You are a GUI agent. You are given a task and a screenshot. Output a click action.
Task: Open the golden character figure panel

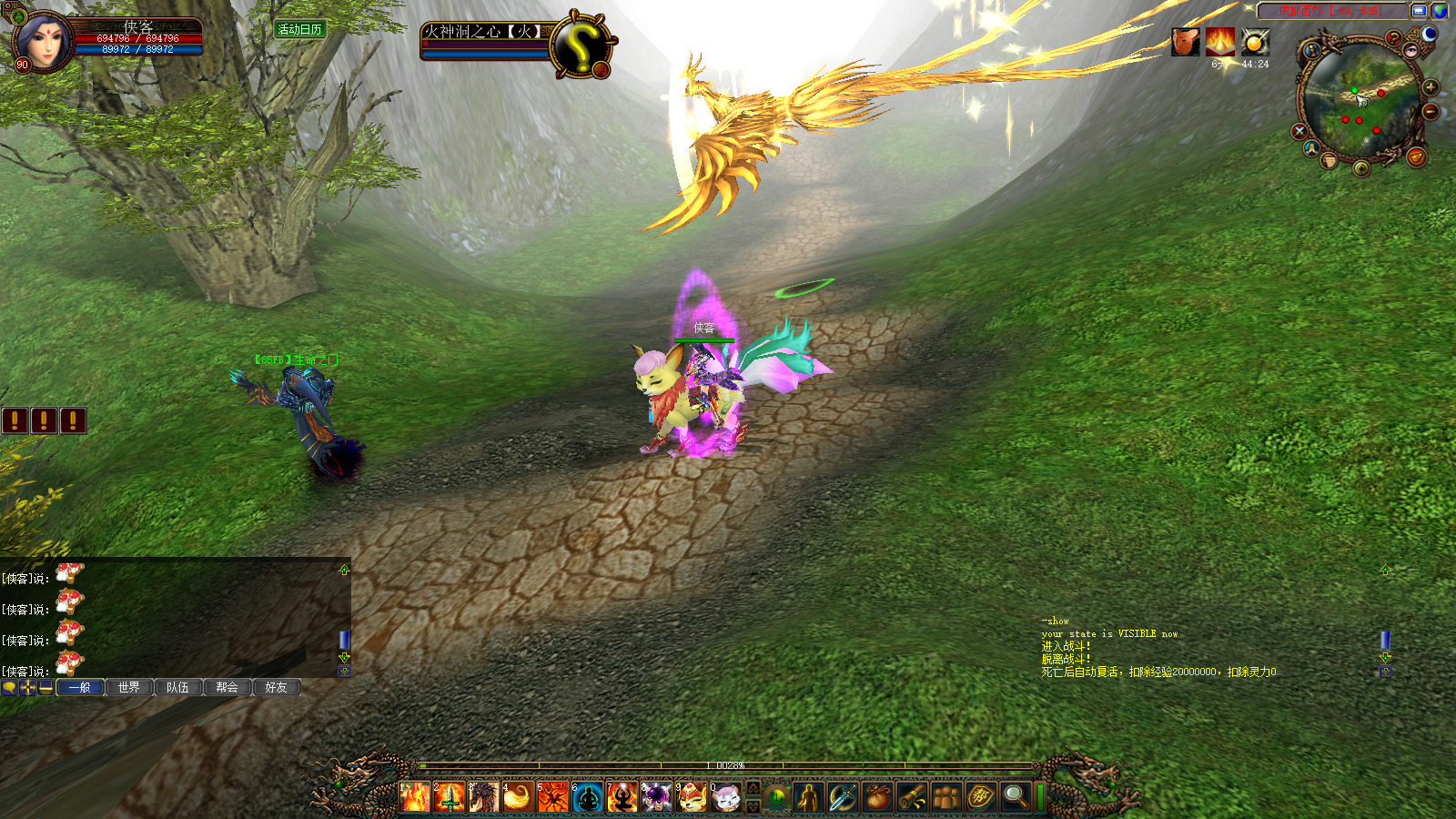click(808, 797)
